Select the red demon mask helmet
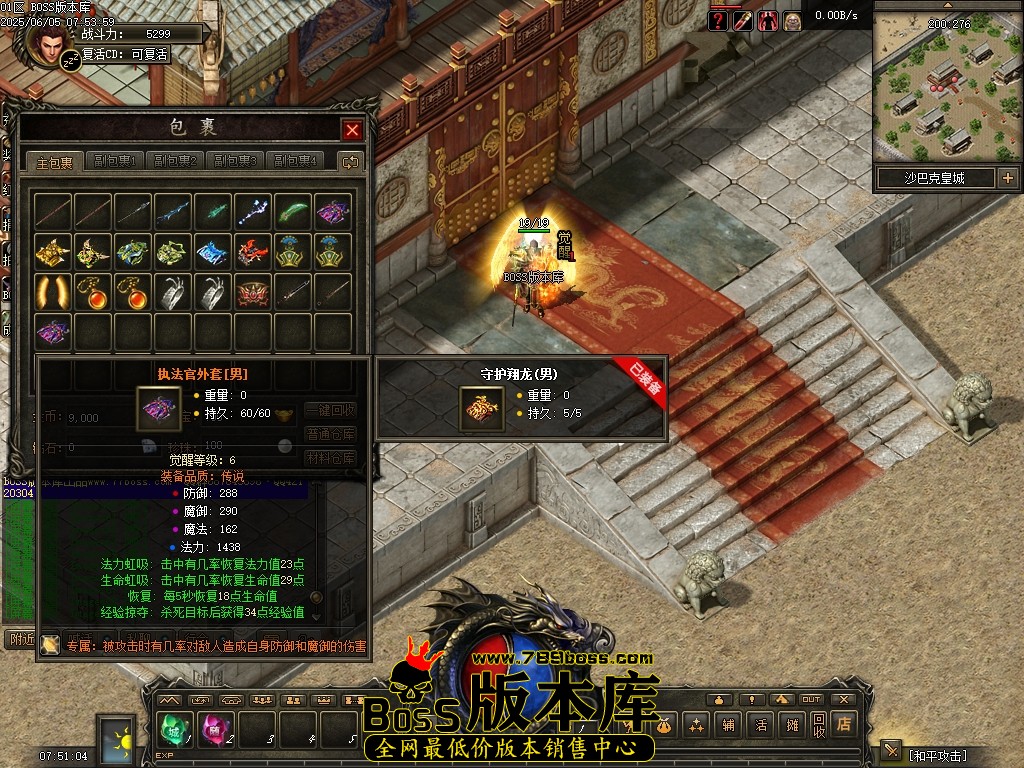The width and height of the screenshot is (1024, 768). coord(253,291)
